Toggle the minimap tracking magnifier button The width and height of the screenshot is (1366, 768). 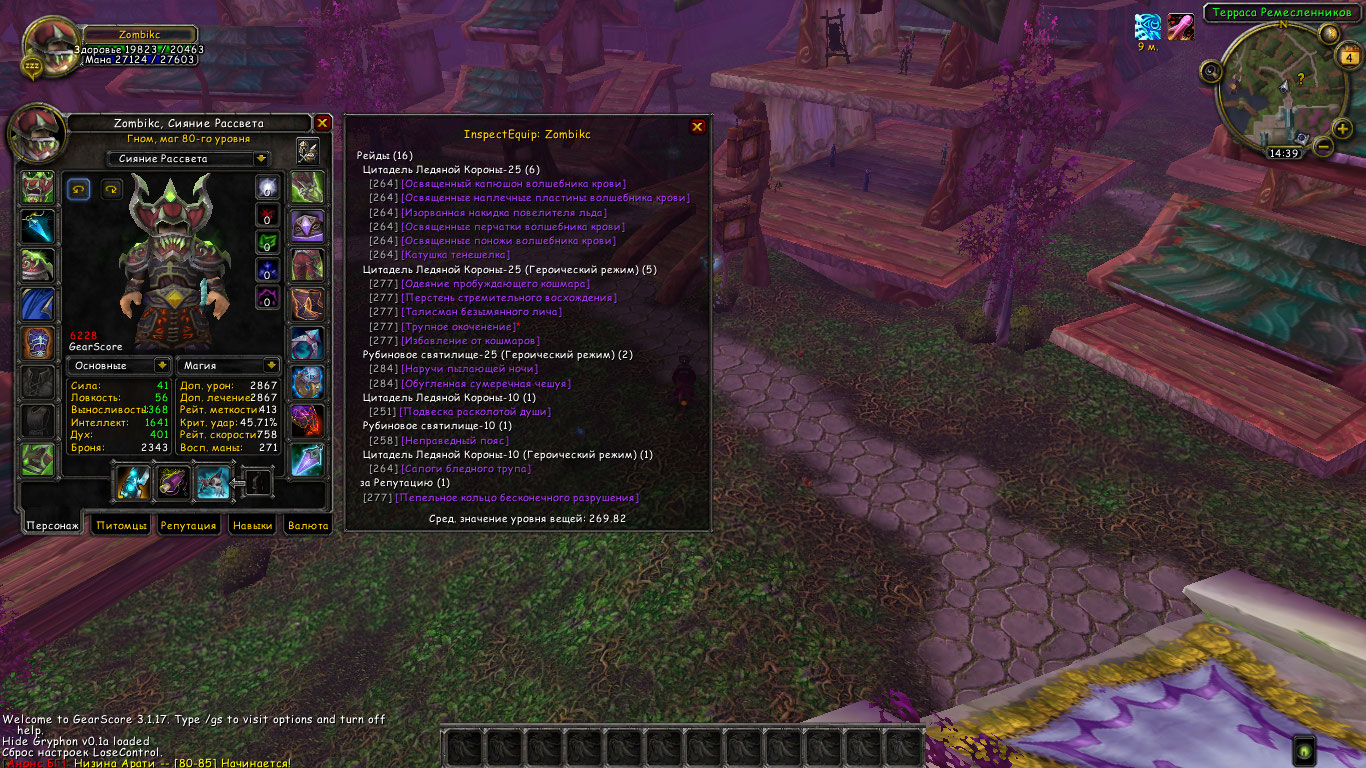pos(1212,71)
